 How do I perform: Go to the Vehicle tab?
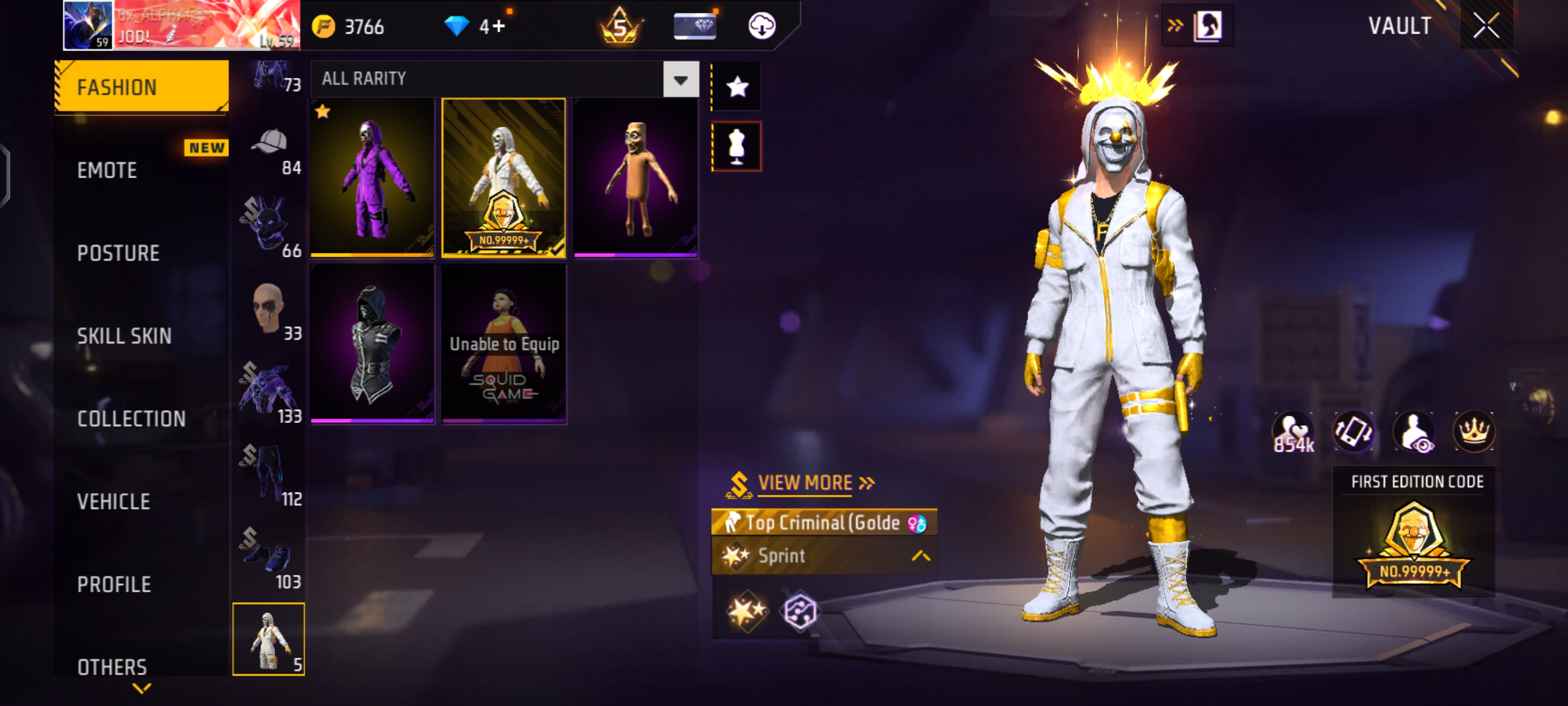click(x=114, y=501)
